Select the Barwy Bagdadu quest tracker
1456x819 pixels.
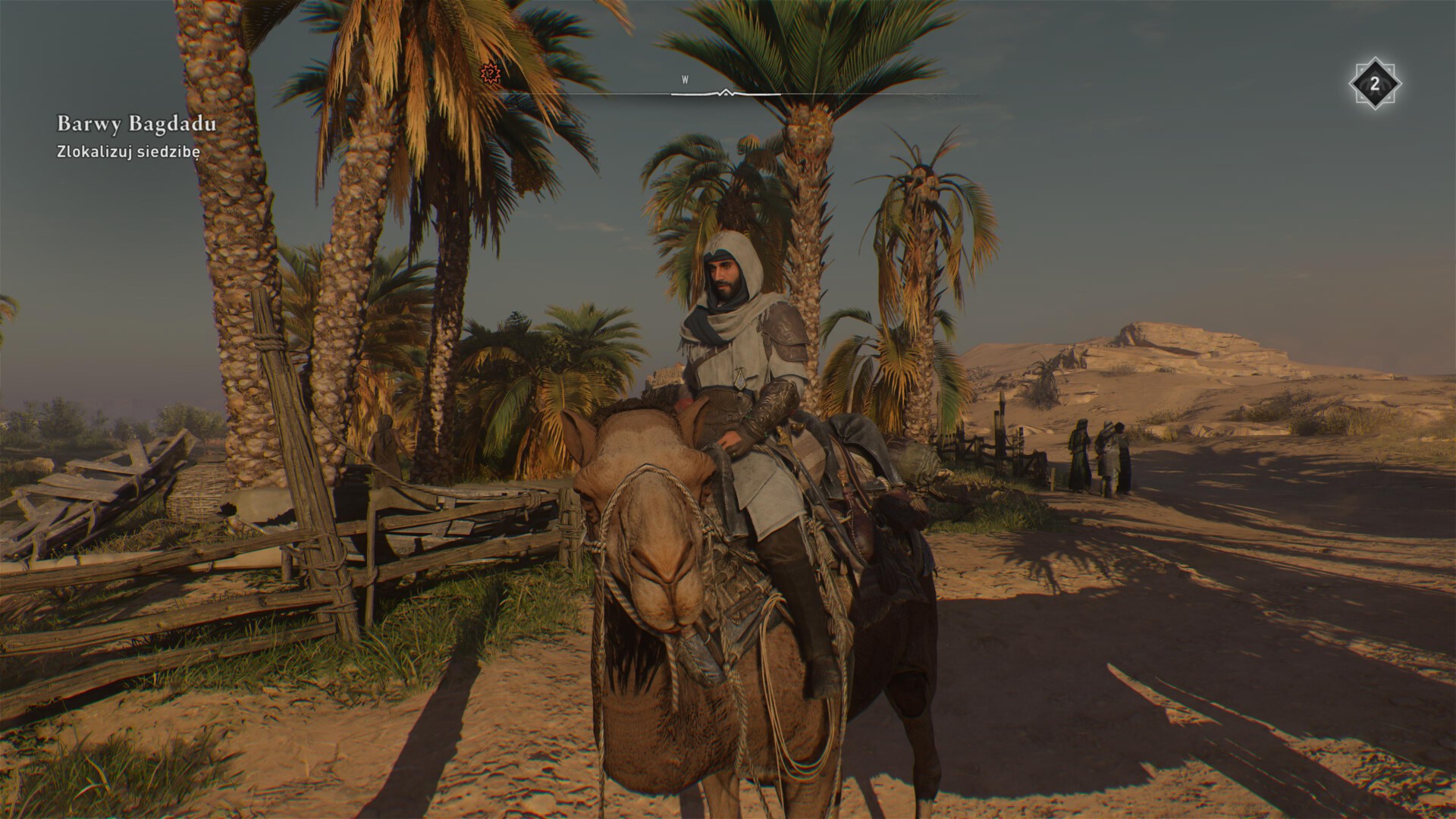point(136,124)
